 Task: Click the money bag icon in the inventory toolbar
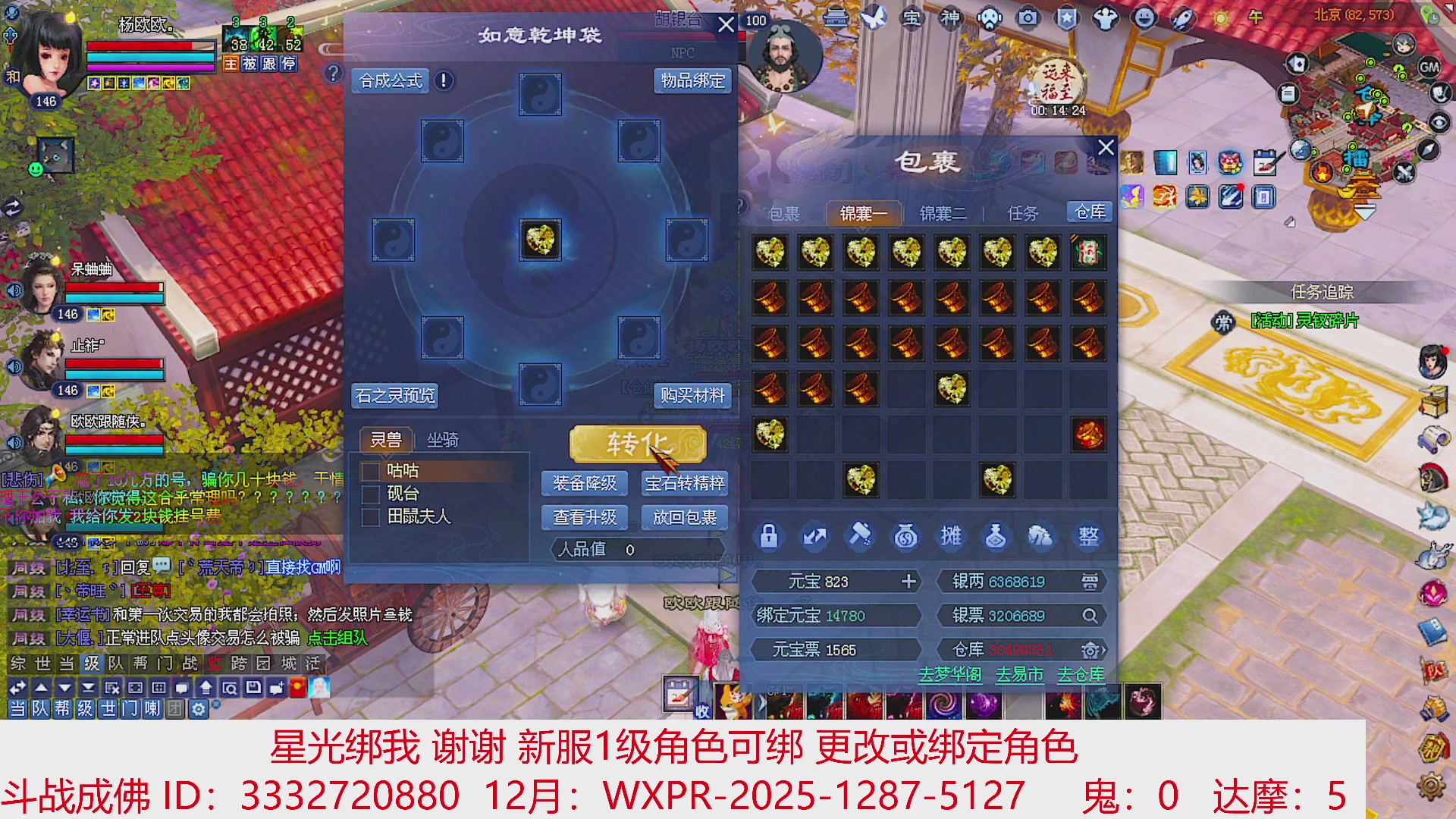tap(906, 536)
